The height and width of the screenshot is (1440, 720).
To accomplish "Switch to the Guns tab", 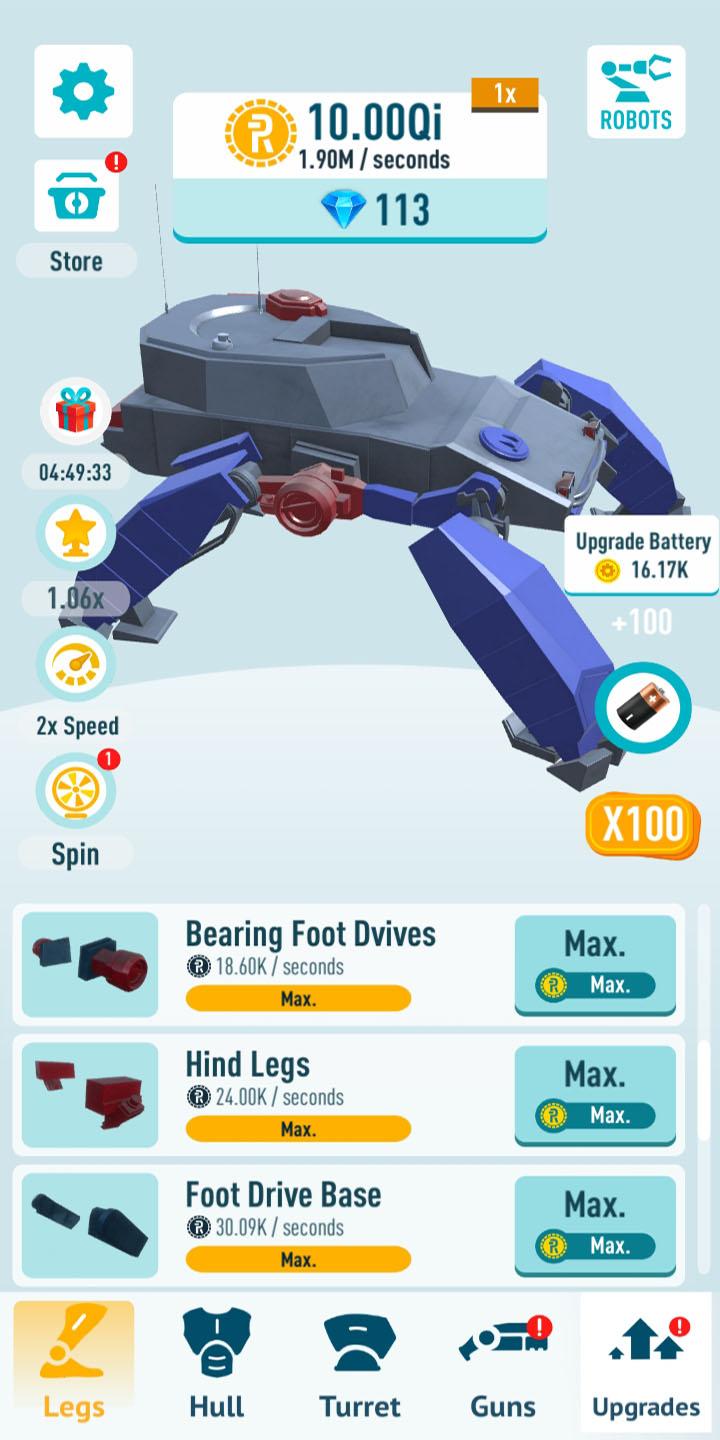I will [503, 1363].
